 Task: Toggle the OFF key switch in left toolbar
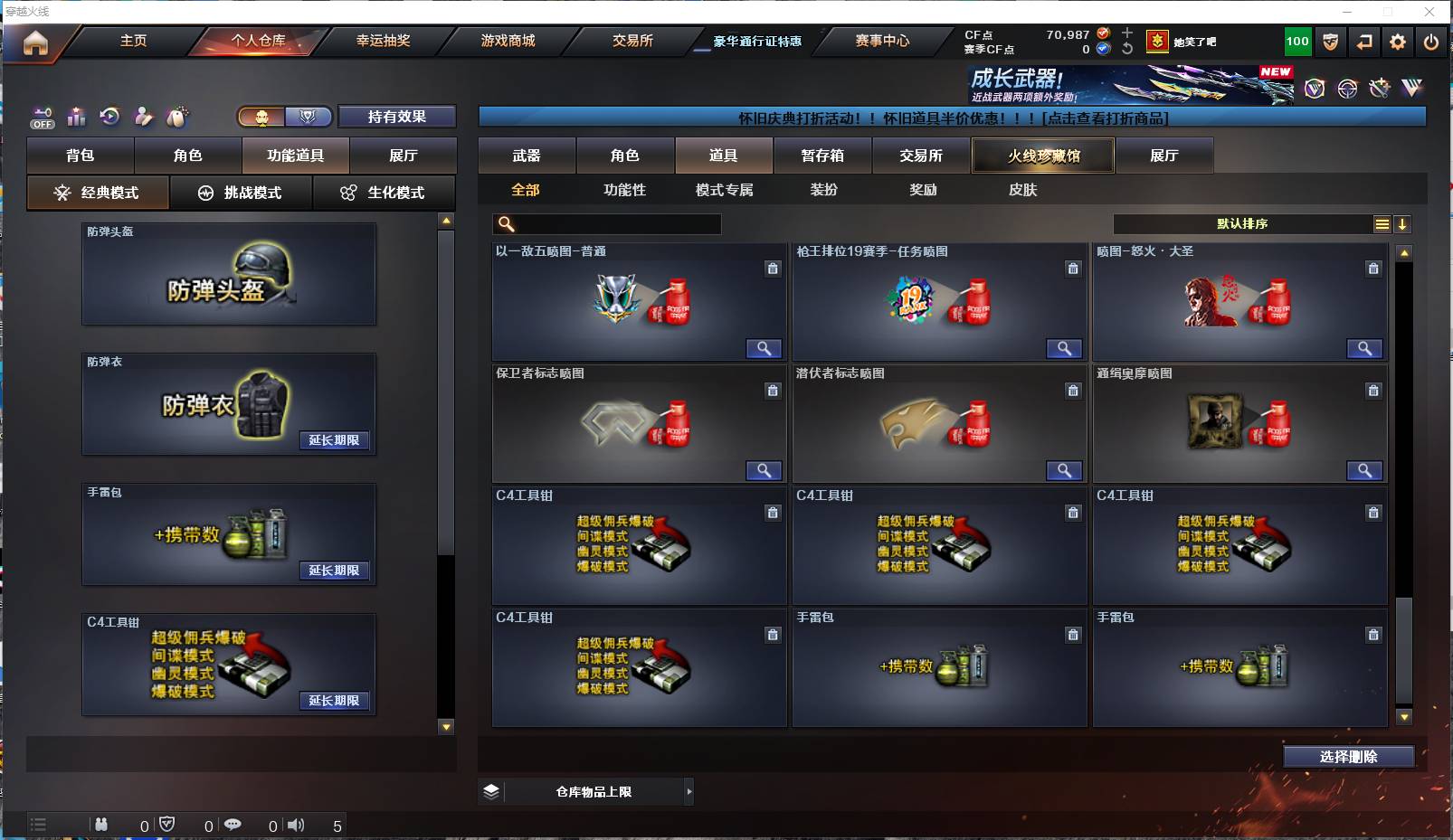pos(42,118)
